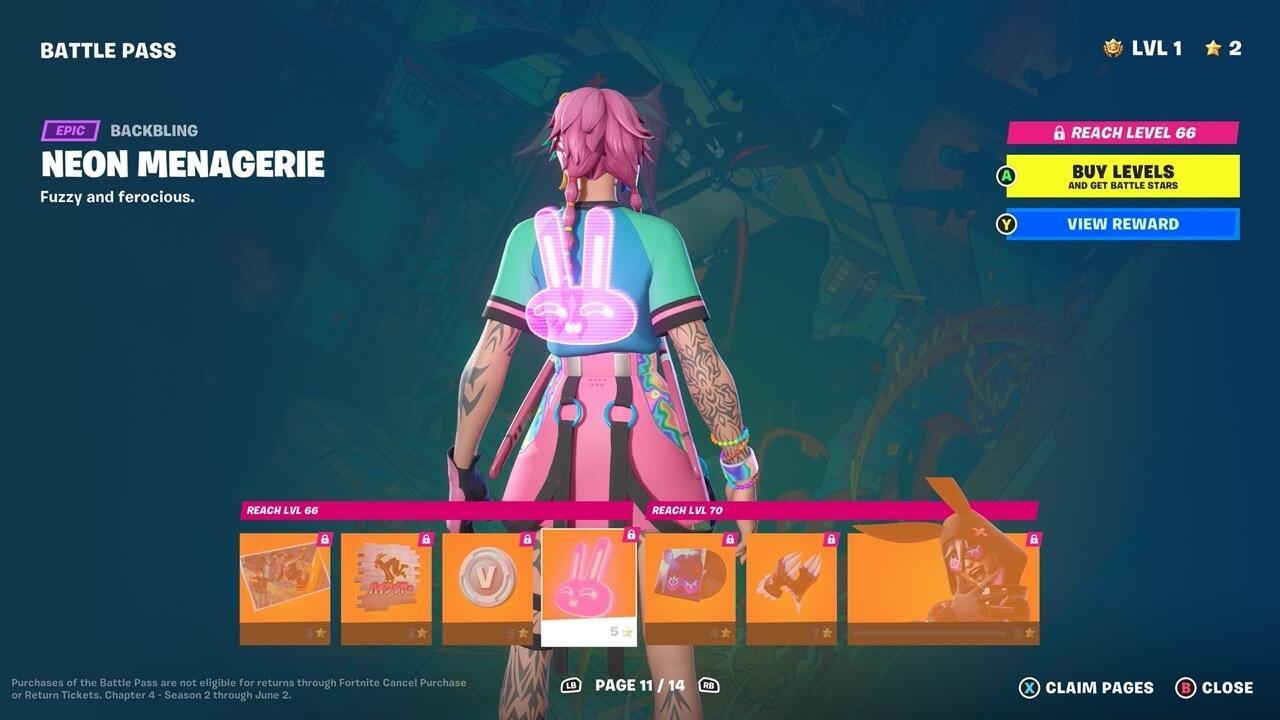The height and width of the screenshot is (720, 1280).
Task: Select the Neon Menagerie bunny backbling icon
Action: coord(588,580)
